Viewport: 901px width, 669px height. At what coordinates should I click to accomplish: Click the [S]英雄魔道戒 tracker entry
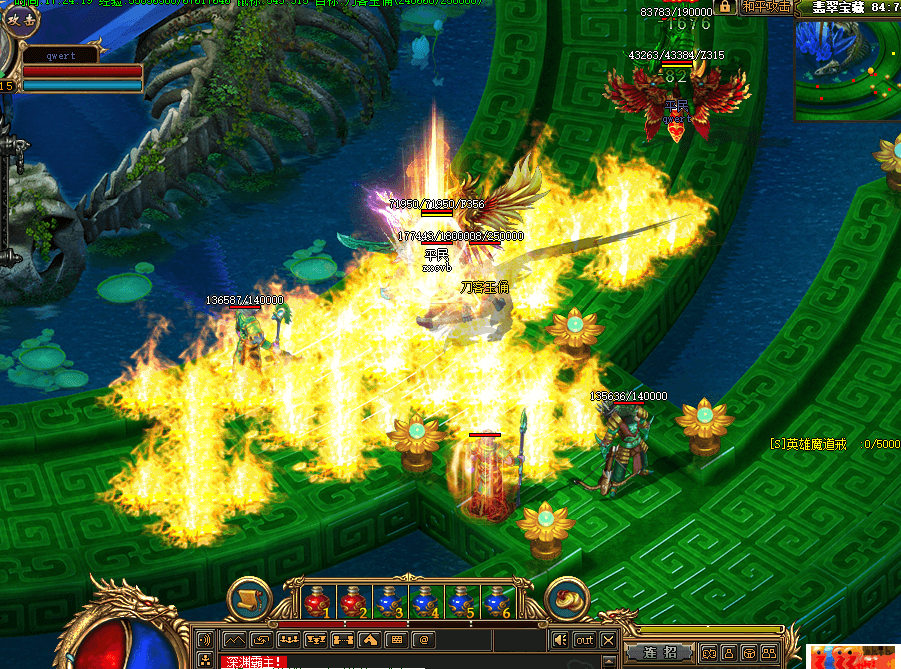808,443
